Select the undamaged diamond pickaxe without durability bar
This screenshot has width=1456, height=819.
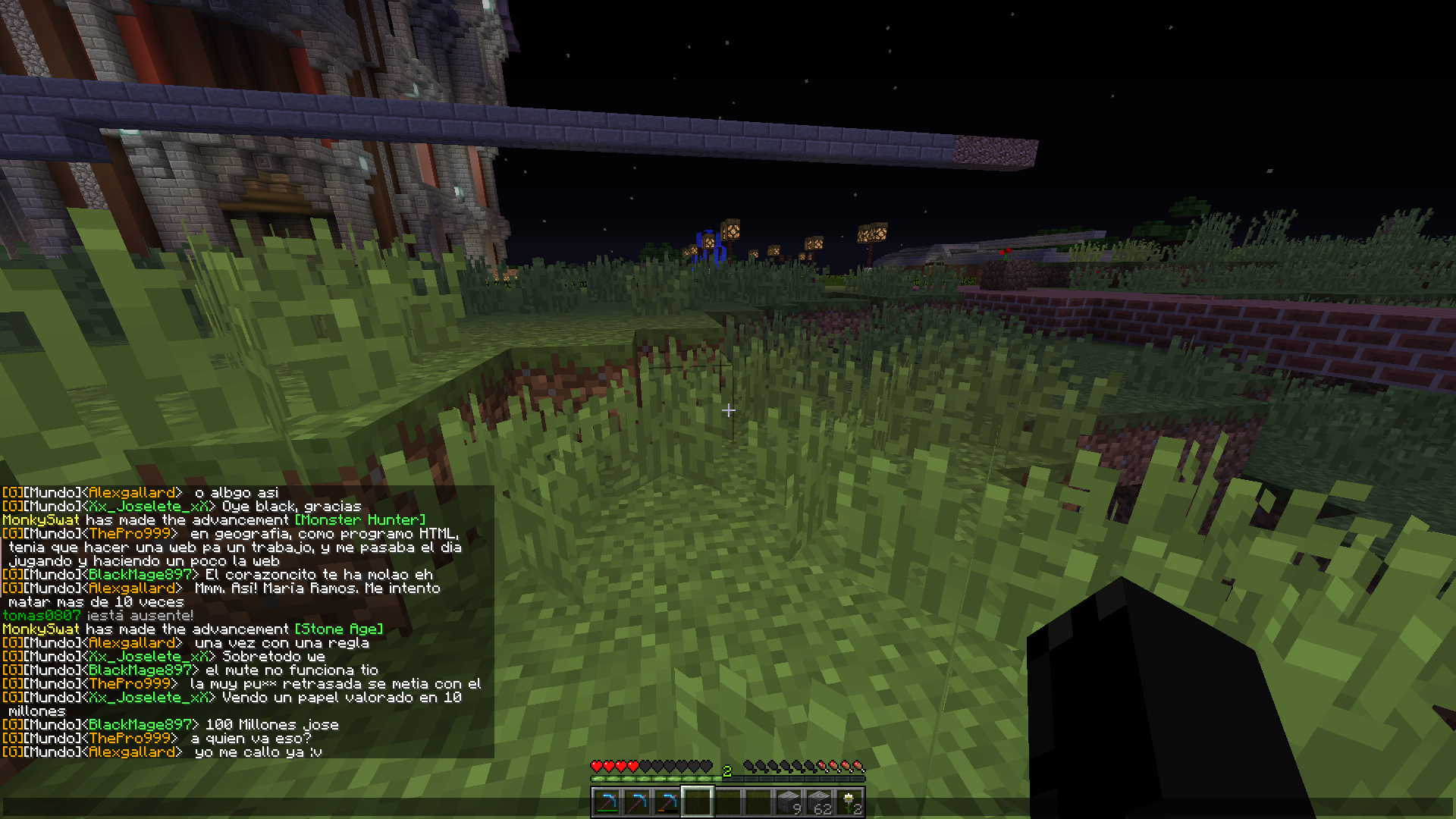pyautogui.click(x=637, y=802)
